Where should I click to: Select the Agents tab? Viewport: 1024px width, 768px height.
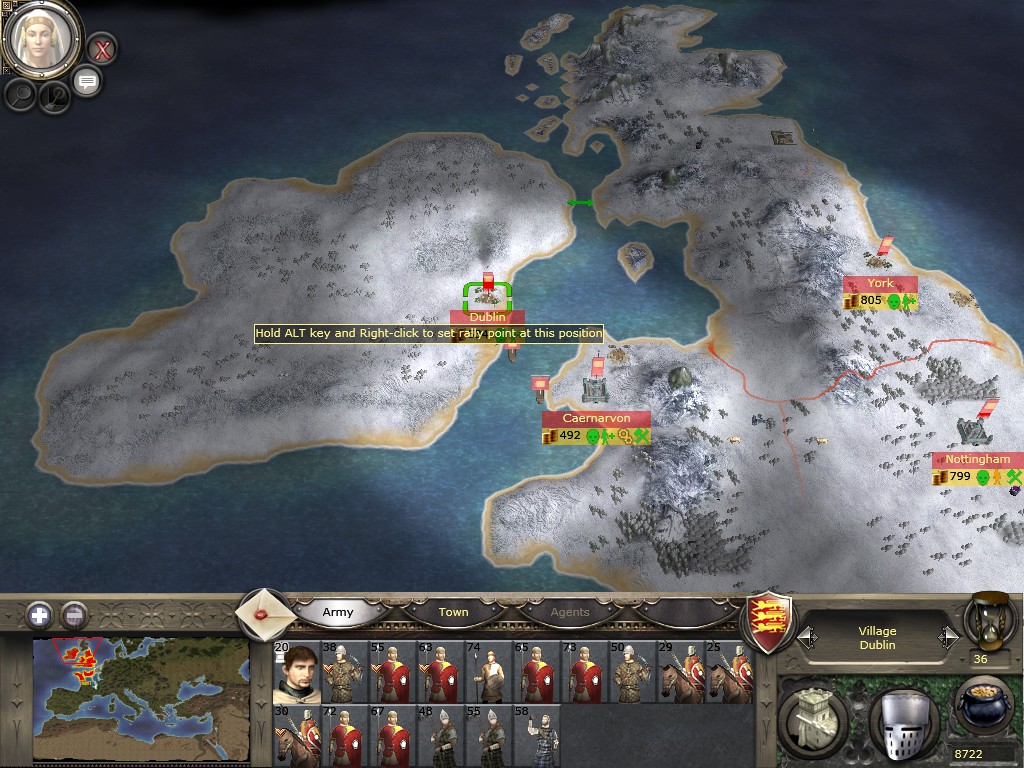click(x=570, y=612)
